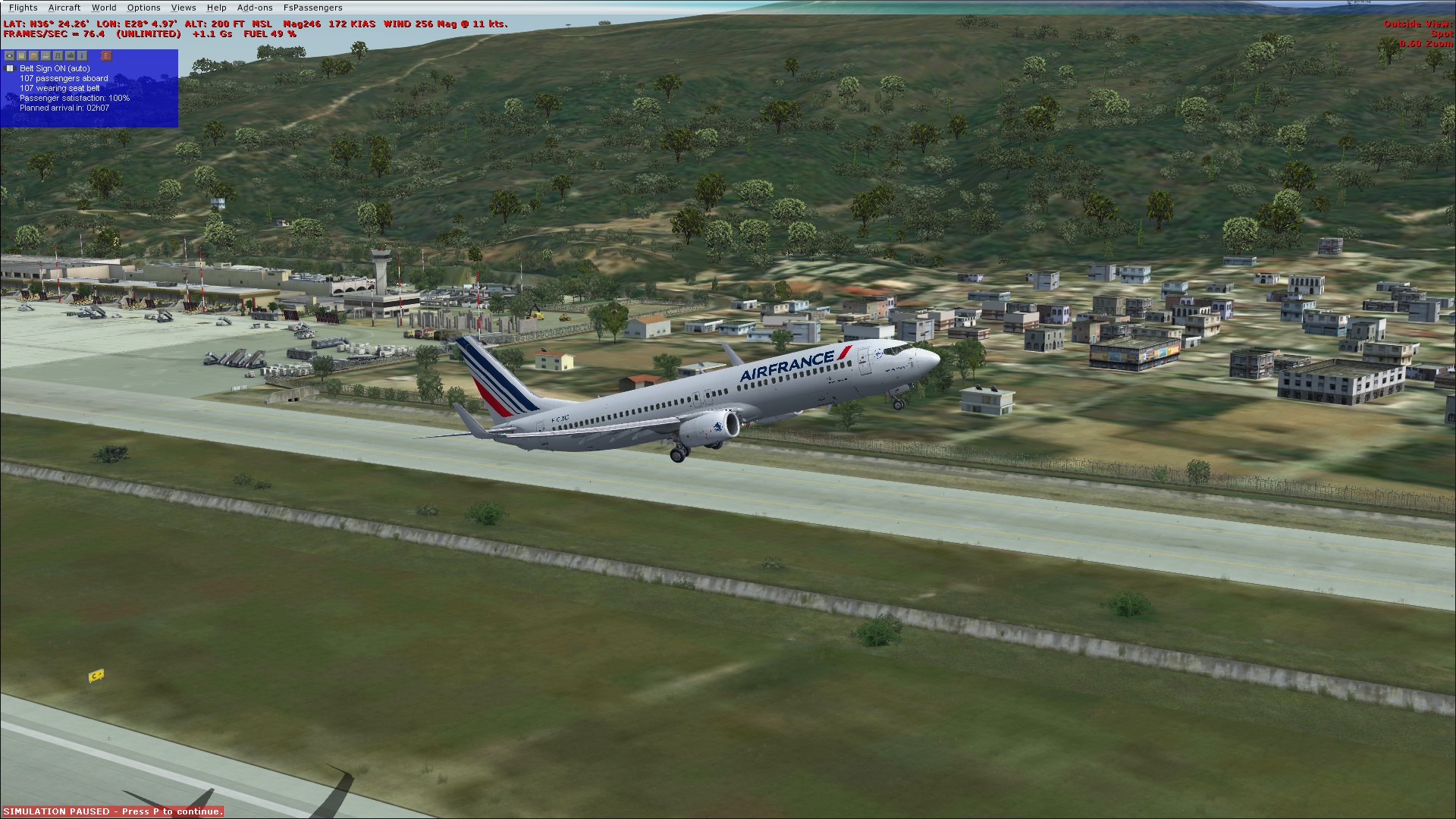Click the info 'i' icon
Image resolution: width=1456 pixels, height=819 pixels.
pos(82,55)
